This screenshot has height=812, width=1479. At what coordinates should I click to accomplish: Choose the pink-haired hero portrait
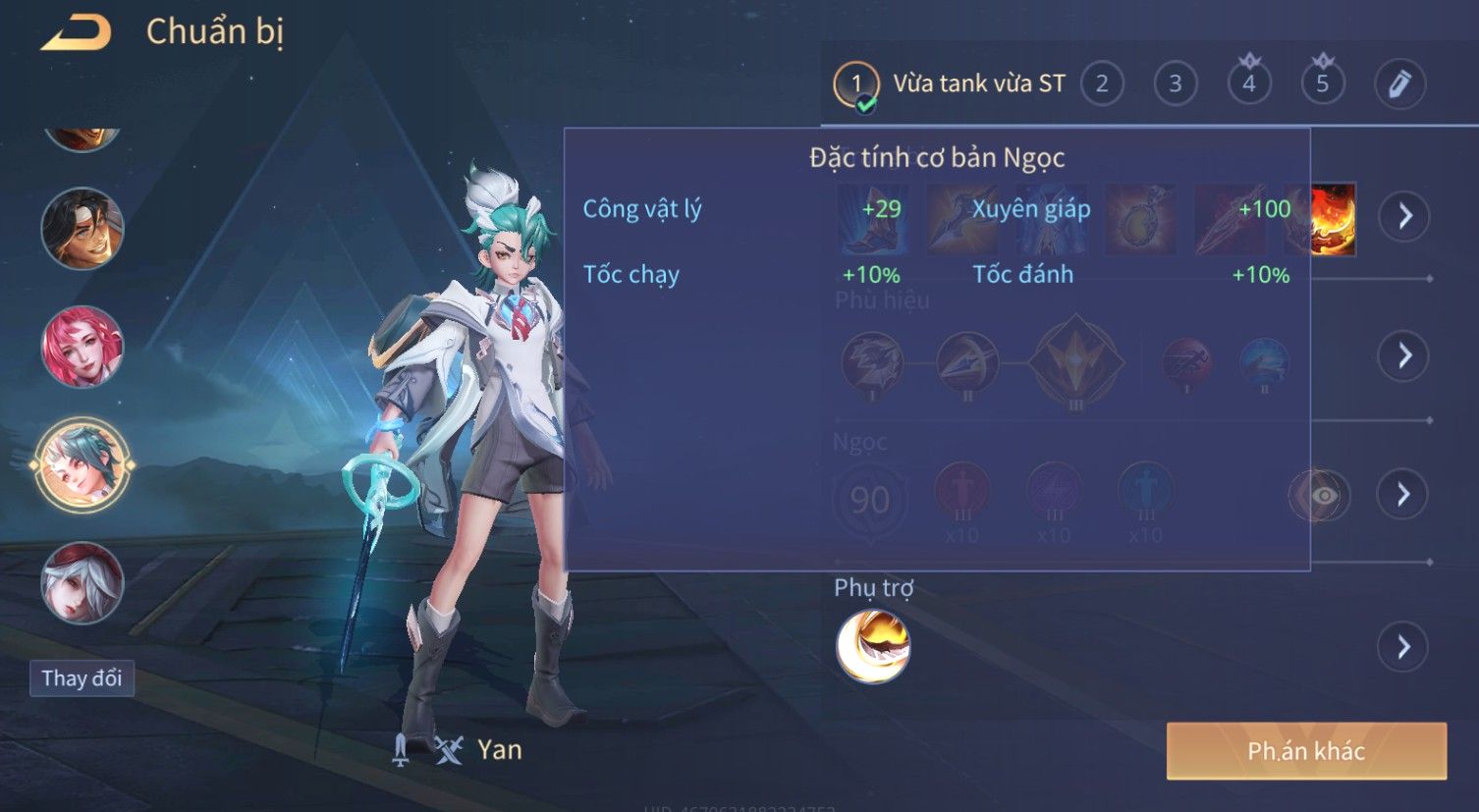click(x=82, y=347)
